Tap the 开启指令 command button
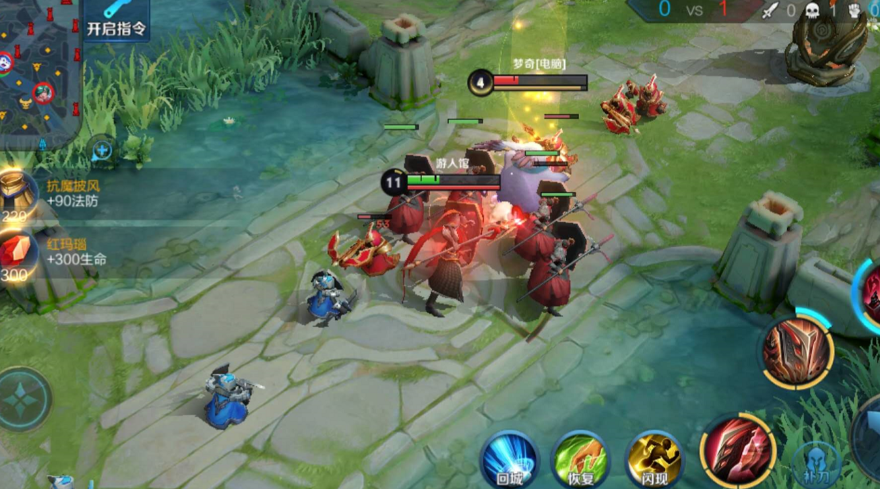 pos(116,20)
